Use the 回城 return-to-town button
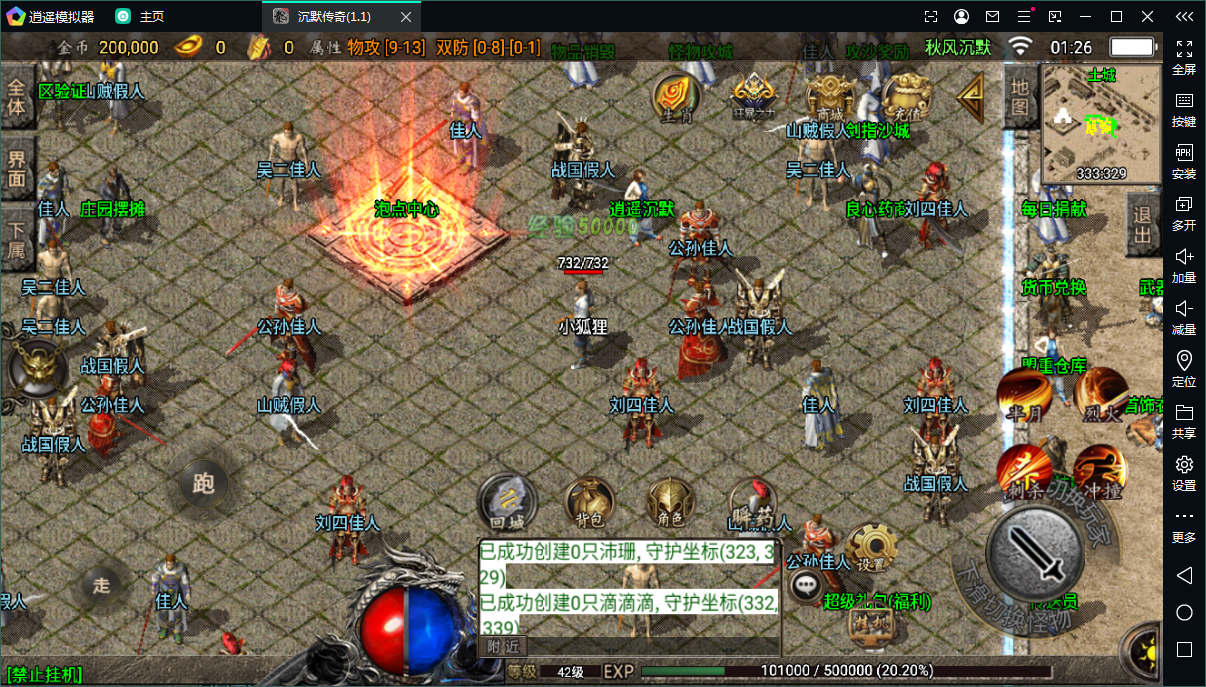This screenshot has width=1206, height=687. [508, 501]
